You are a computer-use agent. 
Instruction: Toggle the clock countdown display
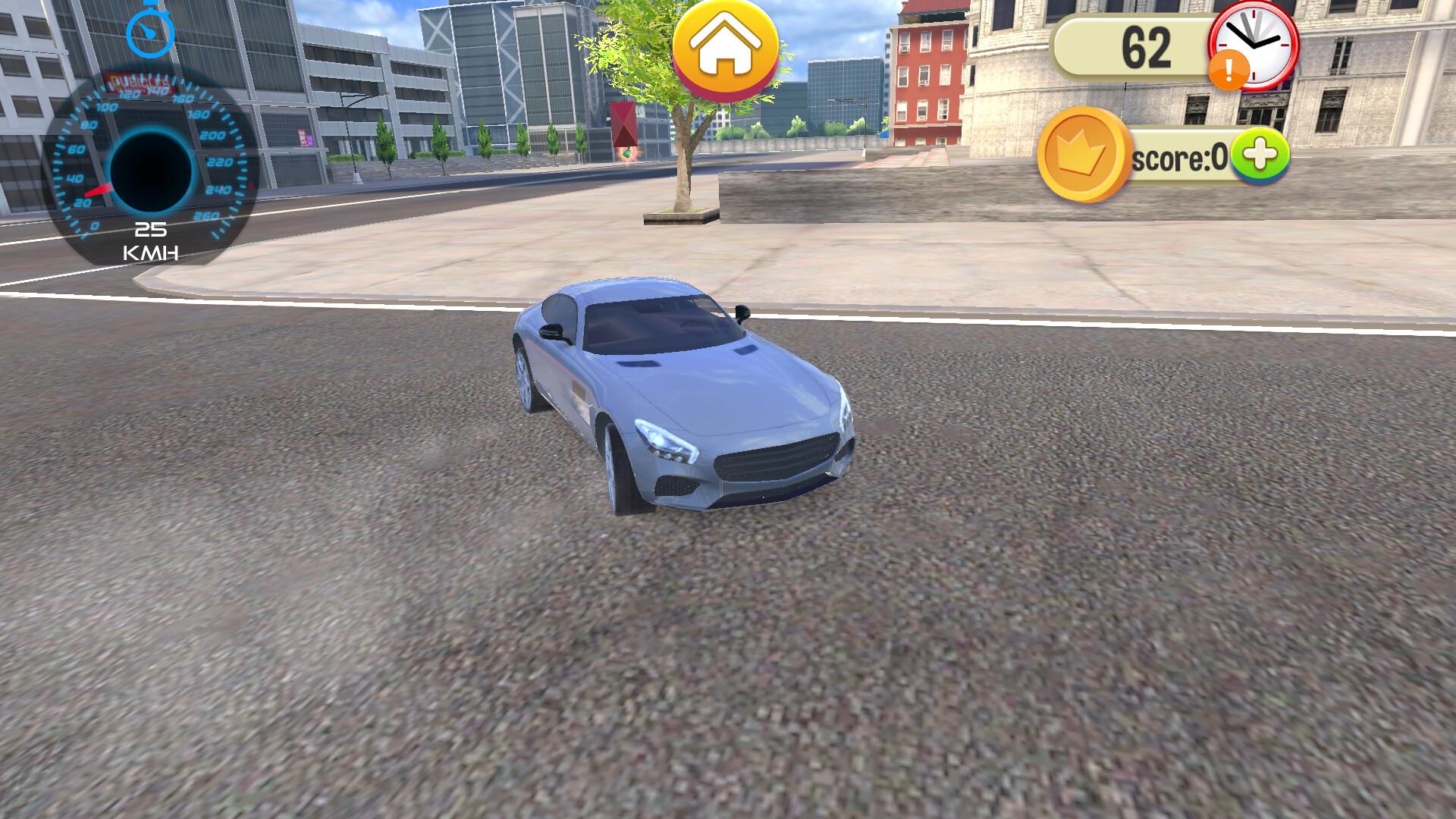1255,47
